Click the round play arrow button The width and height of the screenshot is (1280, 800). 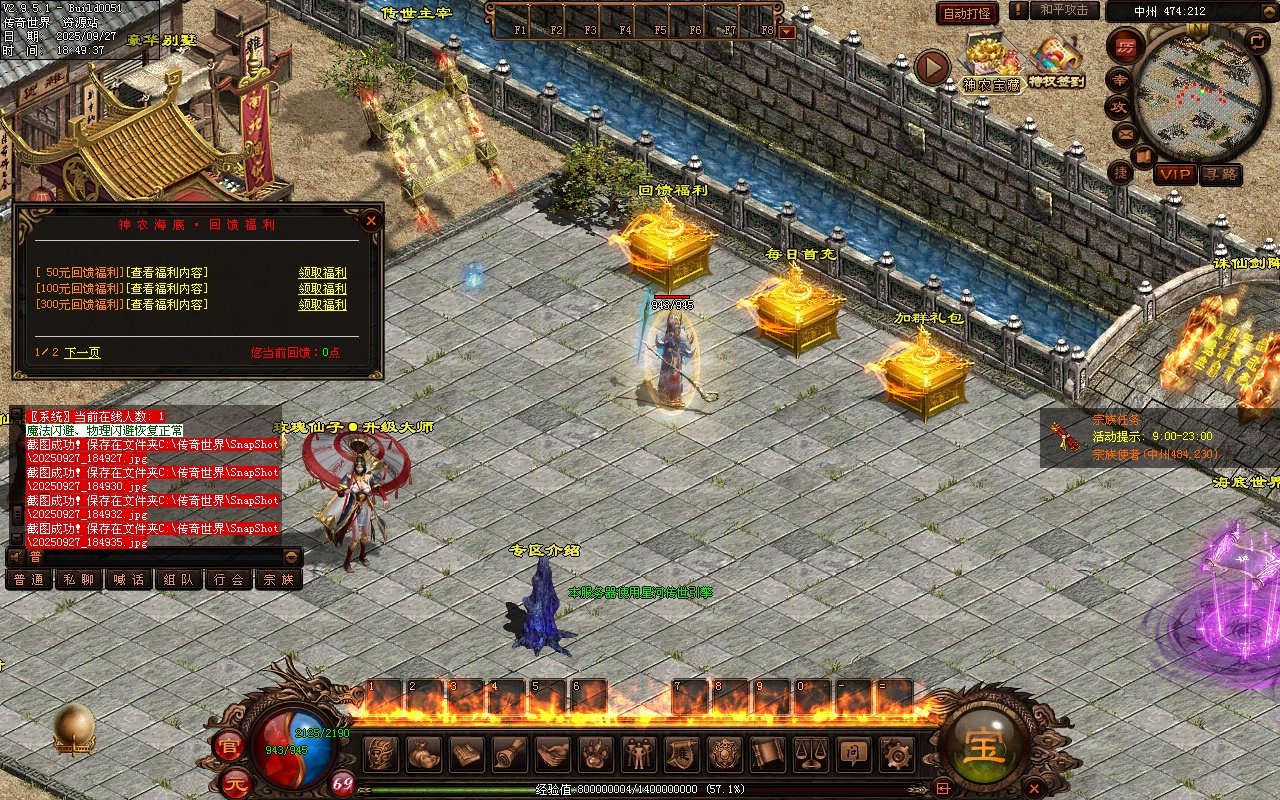(x=932, y=68)
